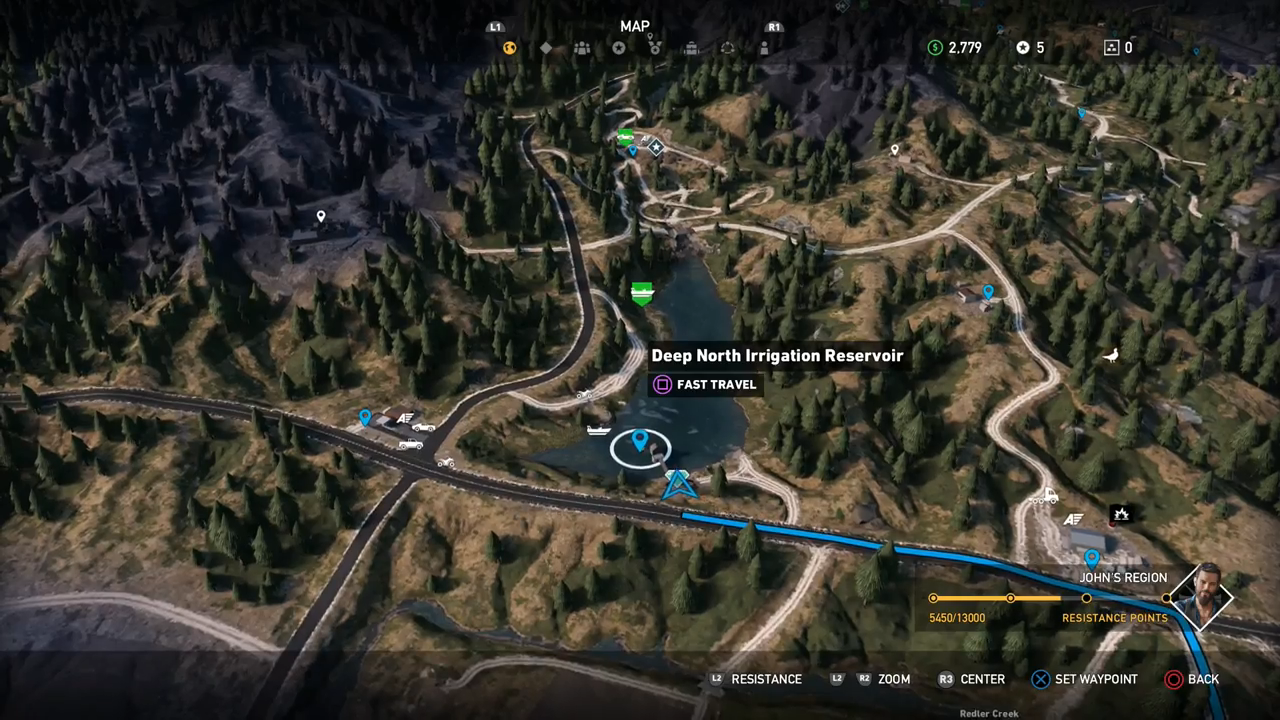The image size is (1280, 720).
Task: Click FAST TRAVEL for Deep North Irrigation Reservoir
Action: pos(704,384)
